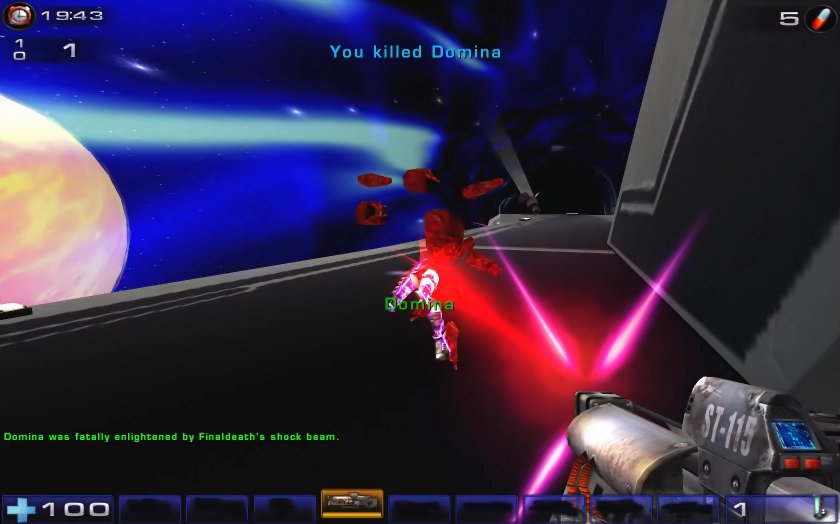Image resolution: width=840 pixels, height=524 pixels.
Task: Select the highlighted shock rifle weapon slot
Action: 351,503
